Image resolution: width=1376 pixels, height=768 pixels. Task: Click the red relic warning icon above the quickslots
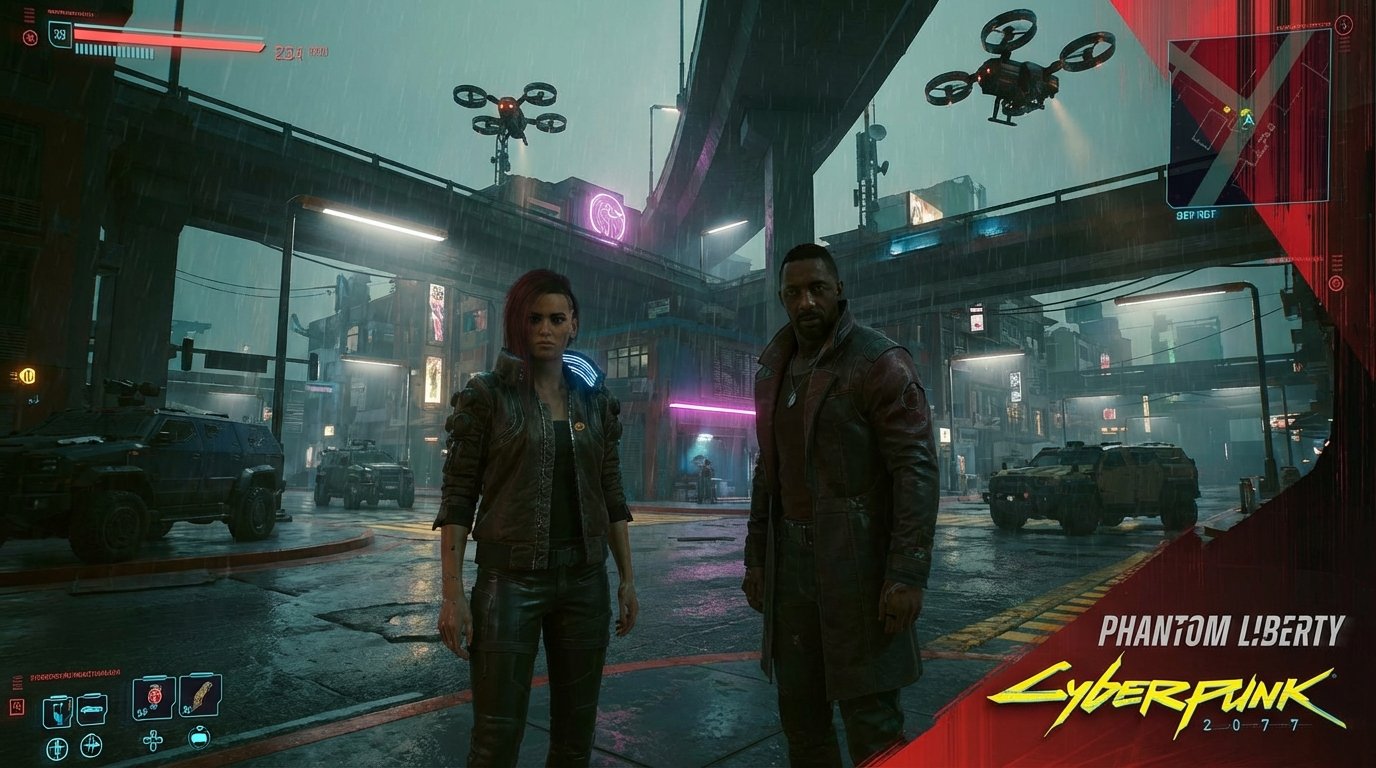[17, 706]
